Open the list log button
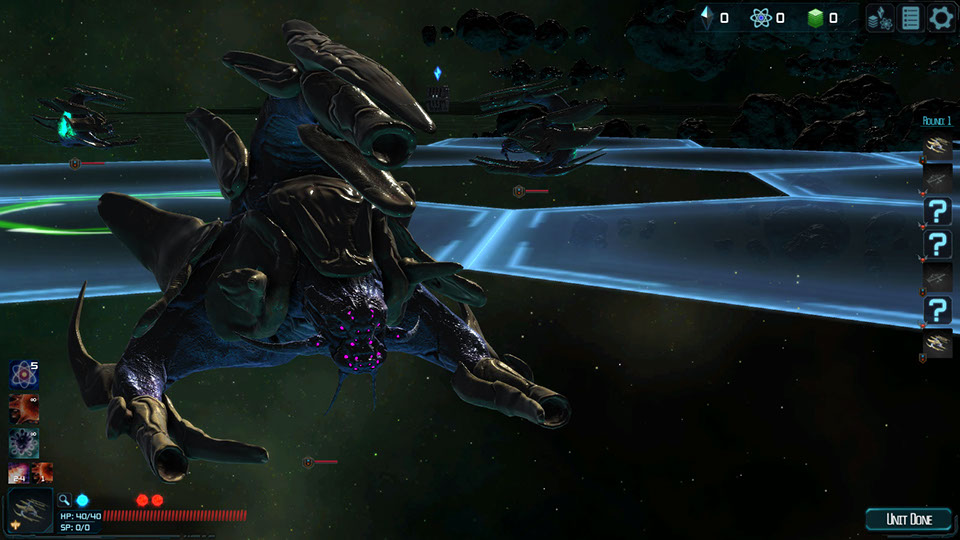 [x=910, y=17]
